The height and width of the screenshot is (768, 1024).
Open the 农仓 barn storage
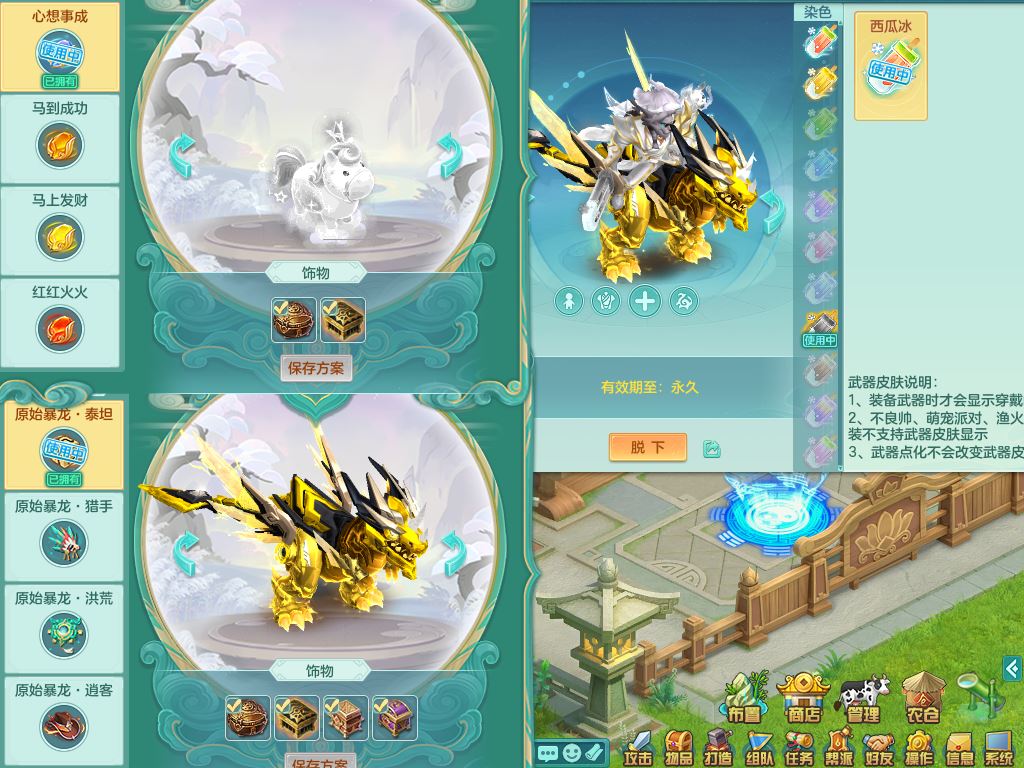point(922,698)
